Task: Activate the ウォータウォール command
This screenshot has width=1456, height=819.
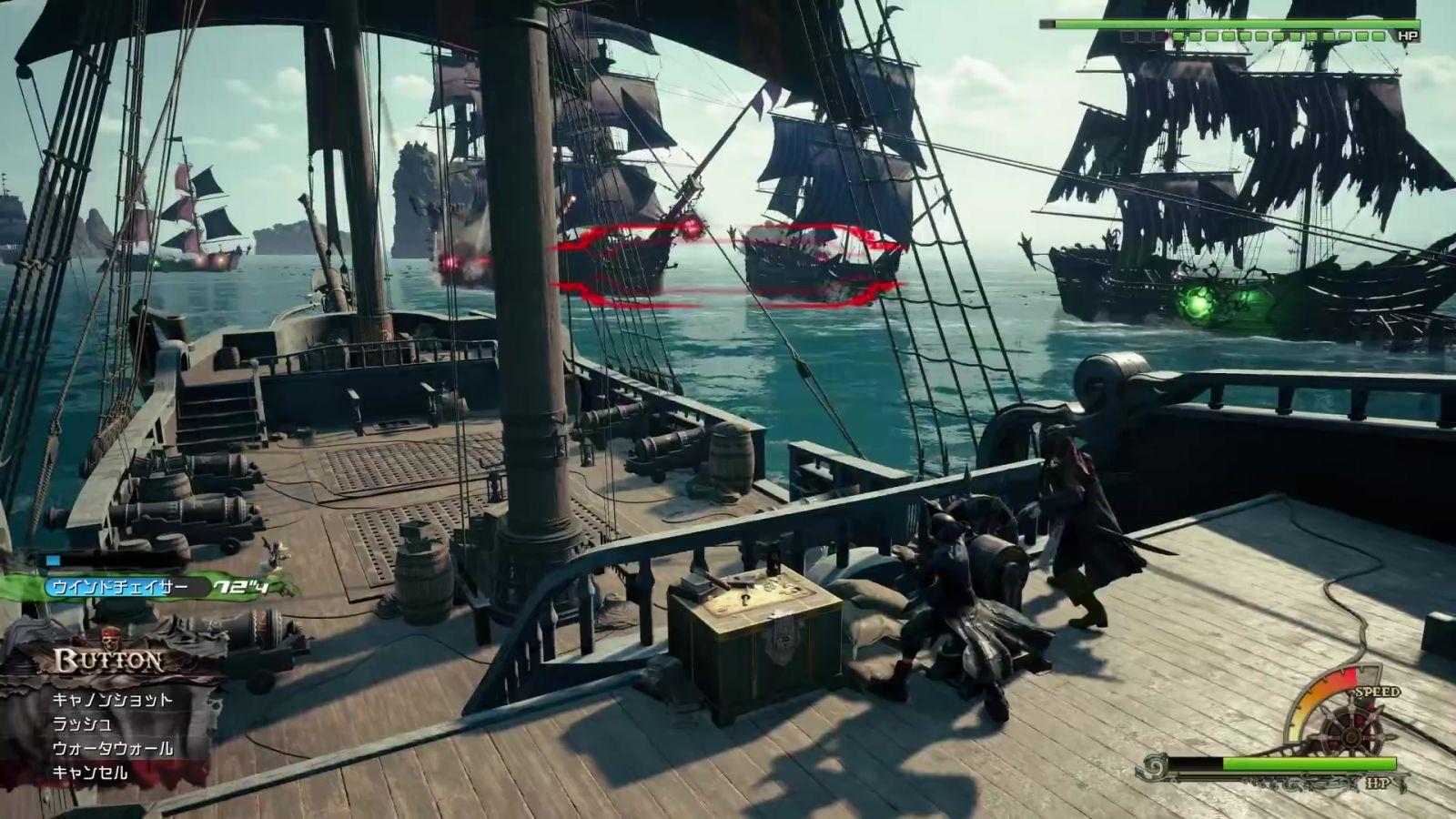Action: pos(112,749)
